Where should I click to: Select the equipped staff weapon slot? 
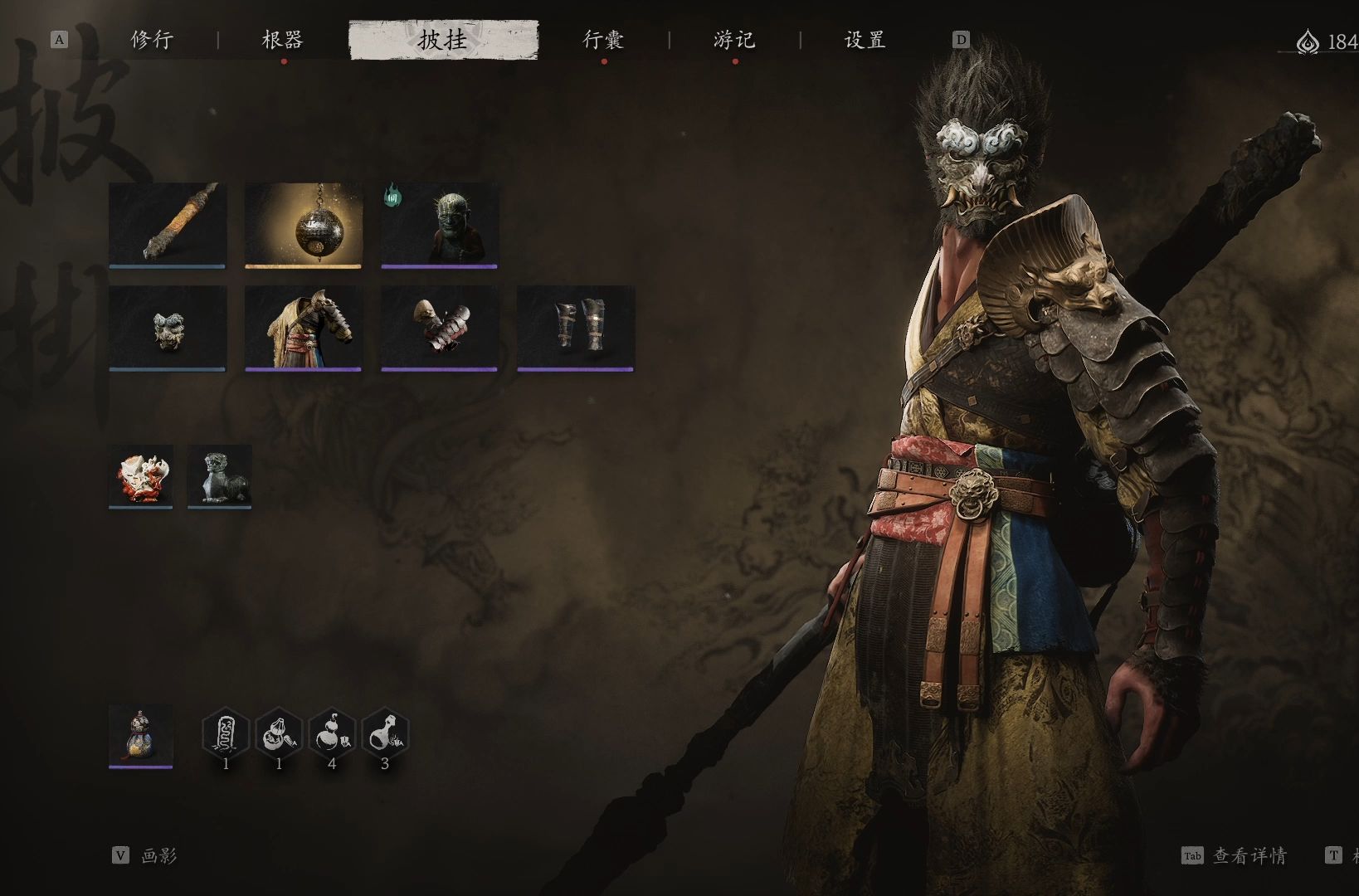pos(168,224)
